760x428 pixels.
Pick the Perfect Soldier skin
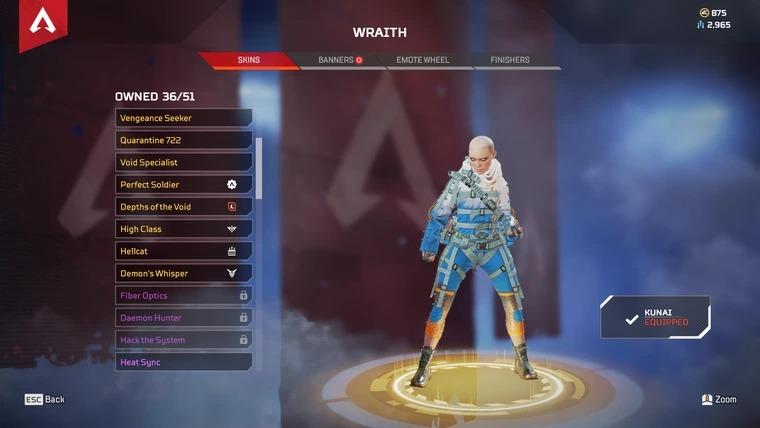click(x=183, y=185)
